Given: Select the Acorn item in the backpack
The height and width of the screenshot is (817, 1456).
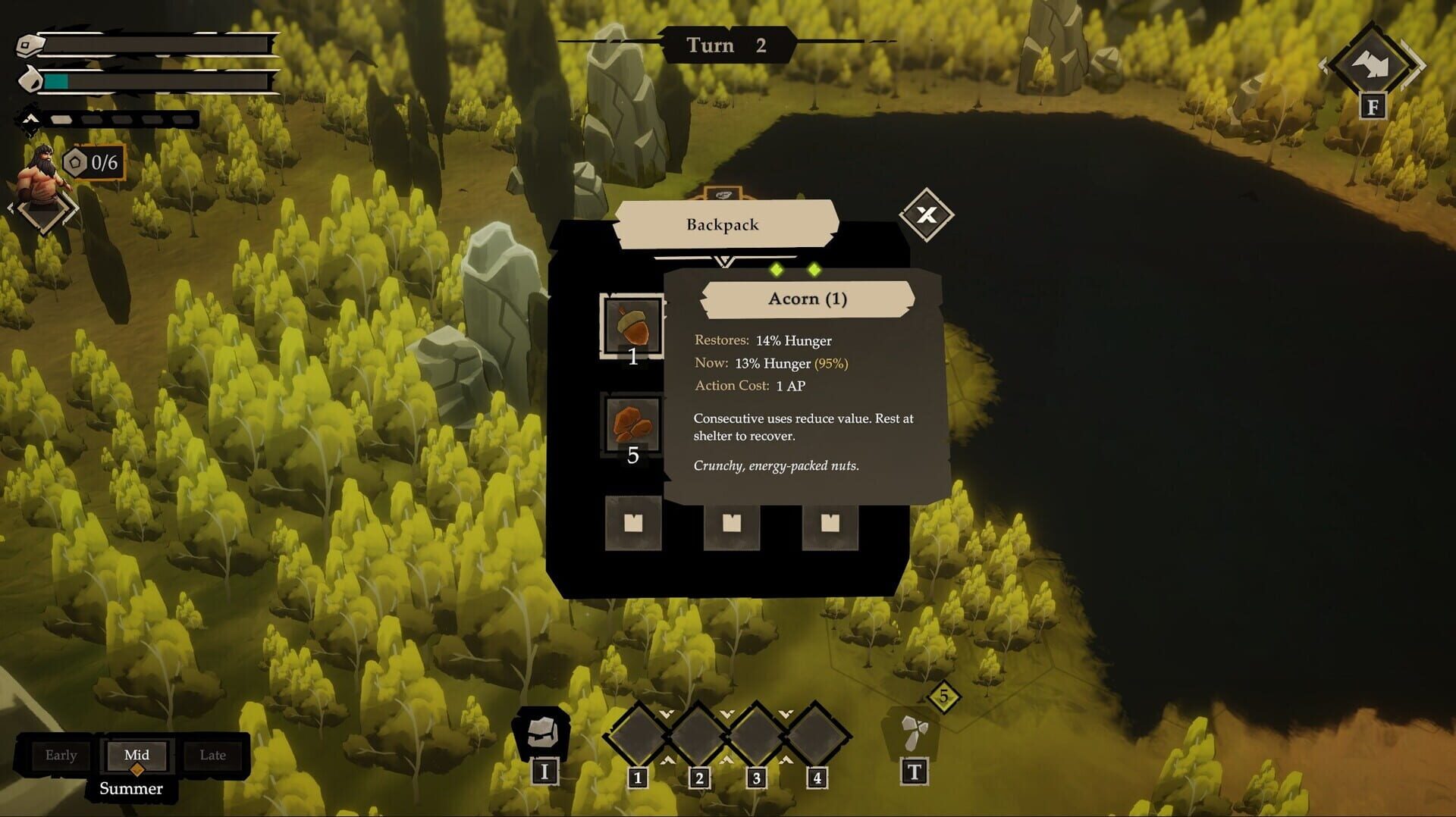Looking at the screenshot, I should 632,326.
